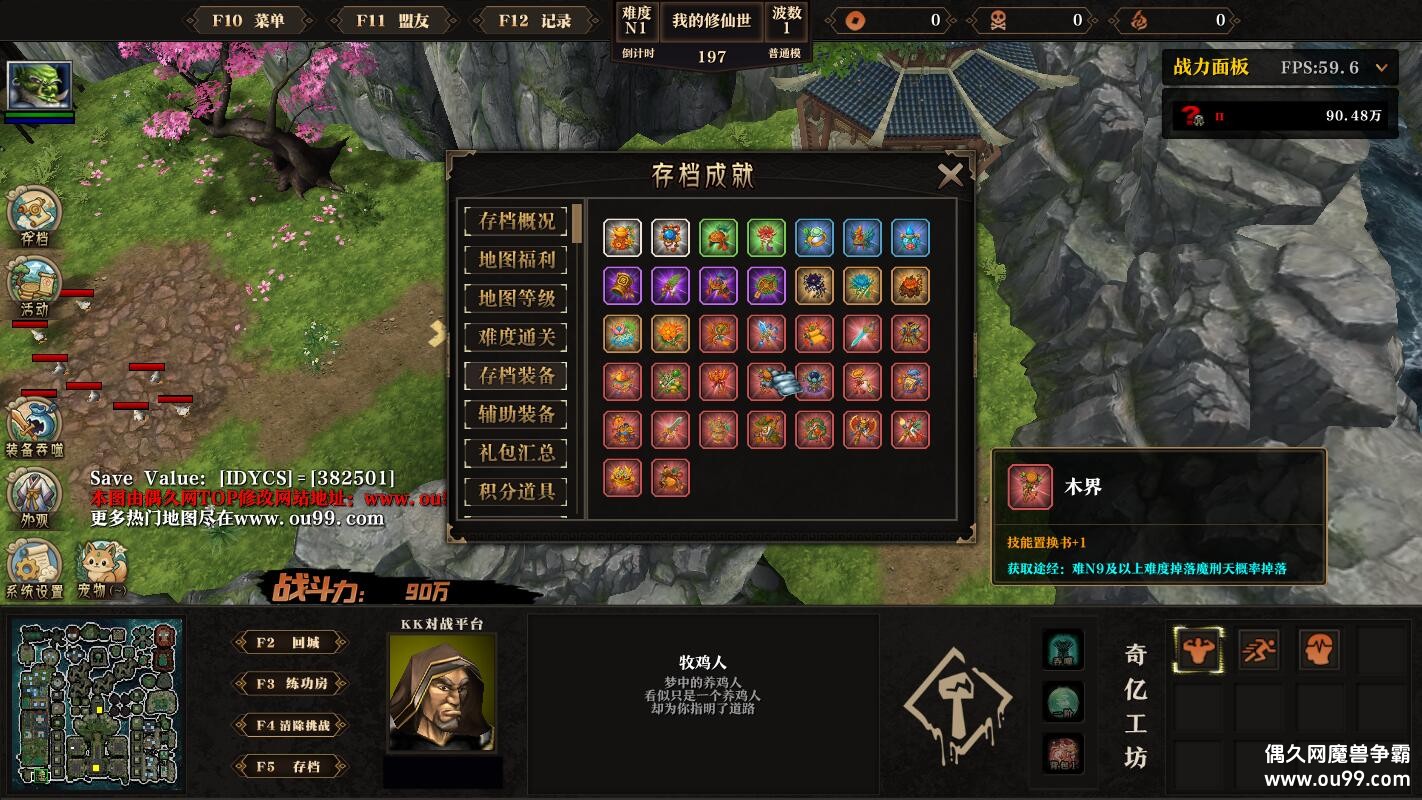Switch to the 辅助装备 tab
The height and width of the screenshot is (800, 1422).
516,414
